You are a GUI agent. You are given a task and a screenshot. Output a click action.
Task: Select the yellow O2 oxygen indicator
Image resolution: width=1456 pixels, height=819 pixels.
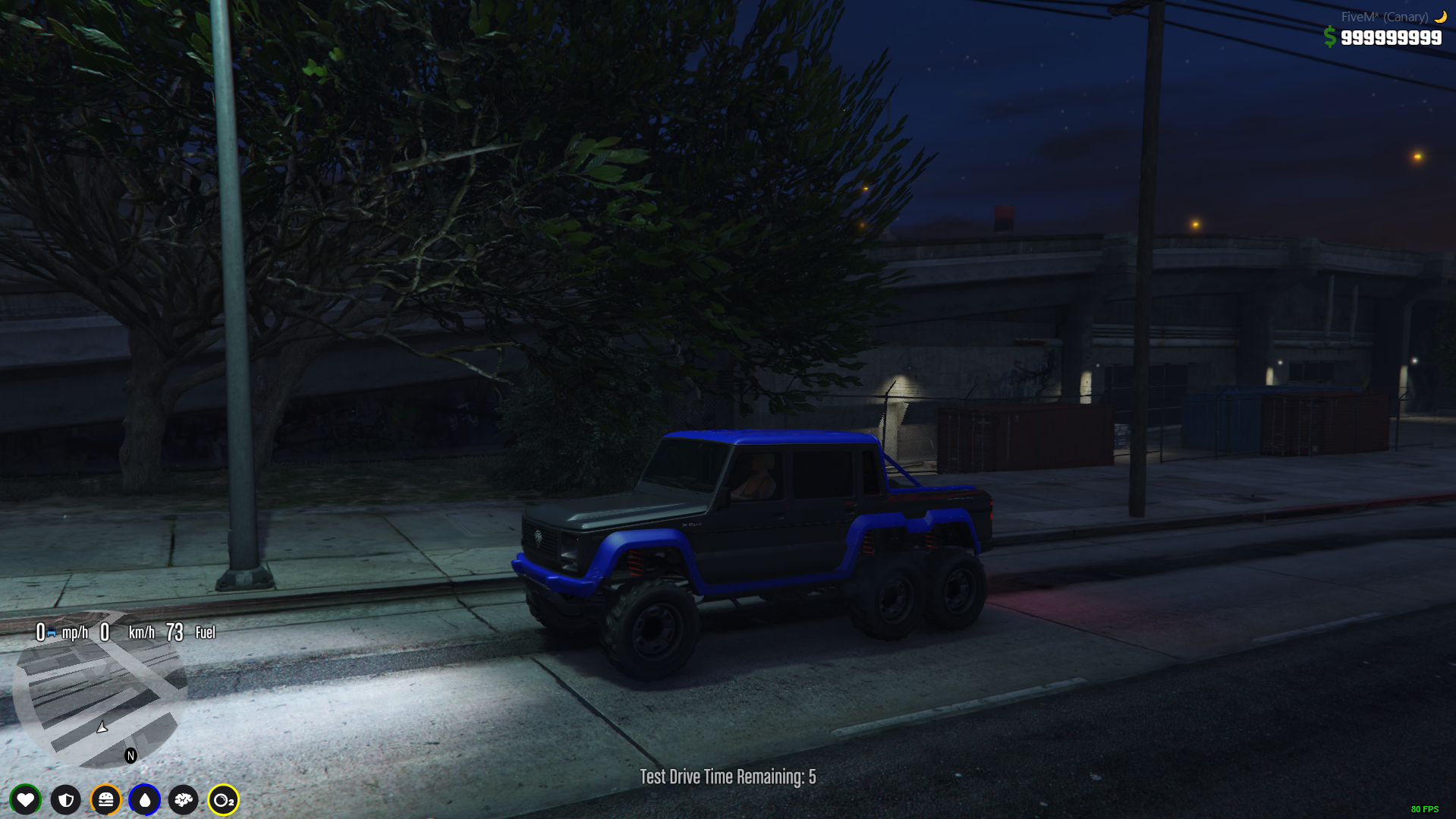tap(224, 800)
